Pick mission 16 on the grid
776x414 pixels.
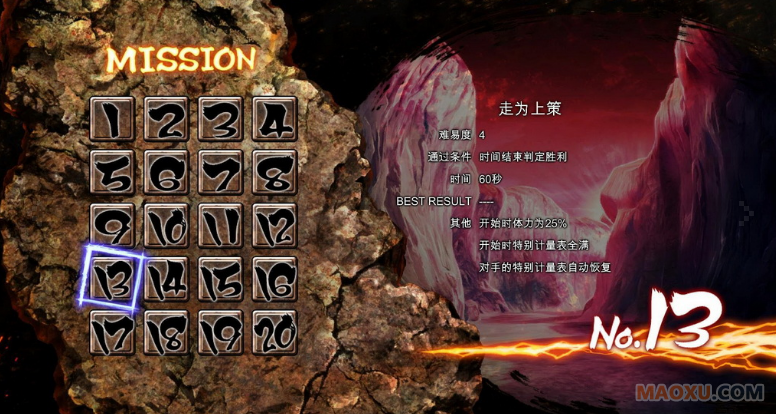coord(275,280)
